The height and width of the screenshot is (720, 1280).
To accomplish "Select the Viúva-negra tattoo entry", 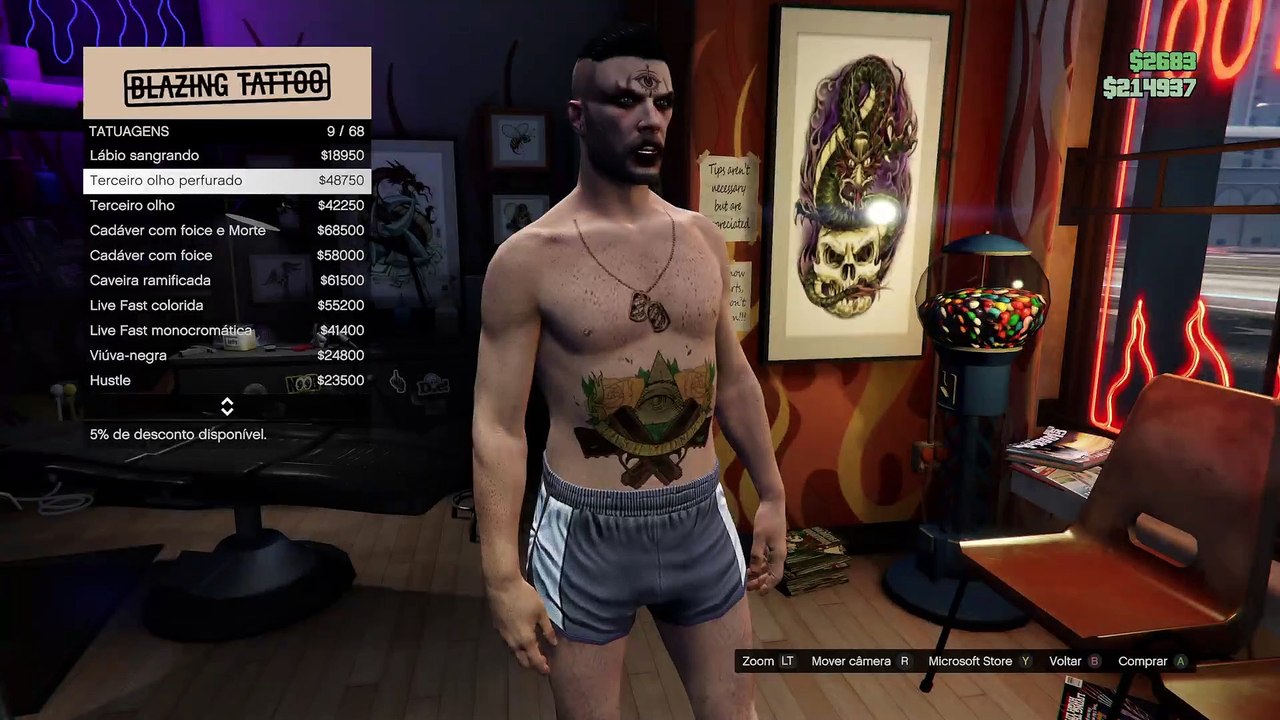I will [x=227, y=356].
